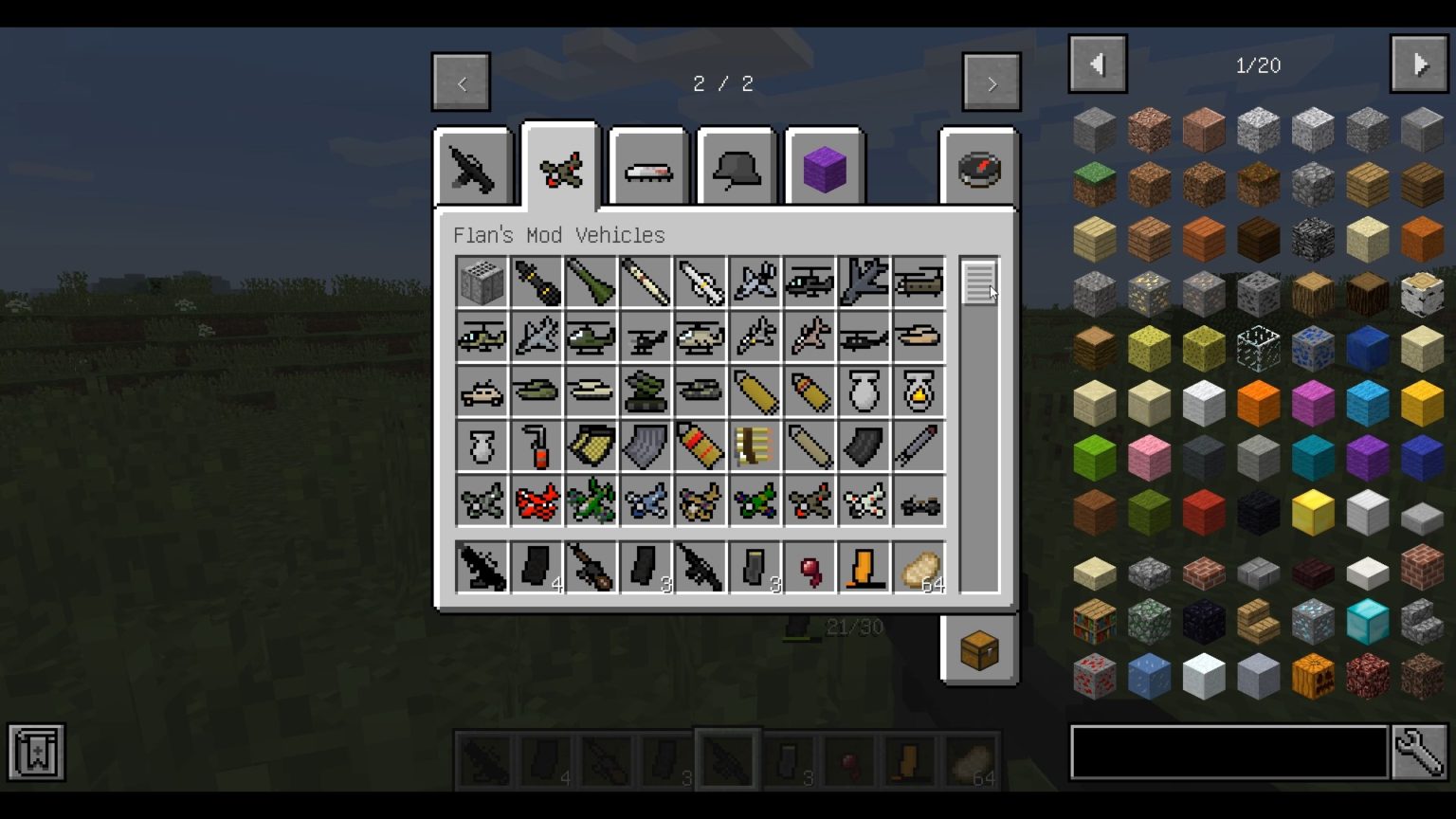This screenshot has height=819, width=1456.
Task: Select the Chinook transport helicopter item
Action: pos(917,280)
